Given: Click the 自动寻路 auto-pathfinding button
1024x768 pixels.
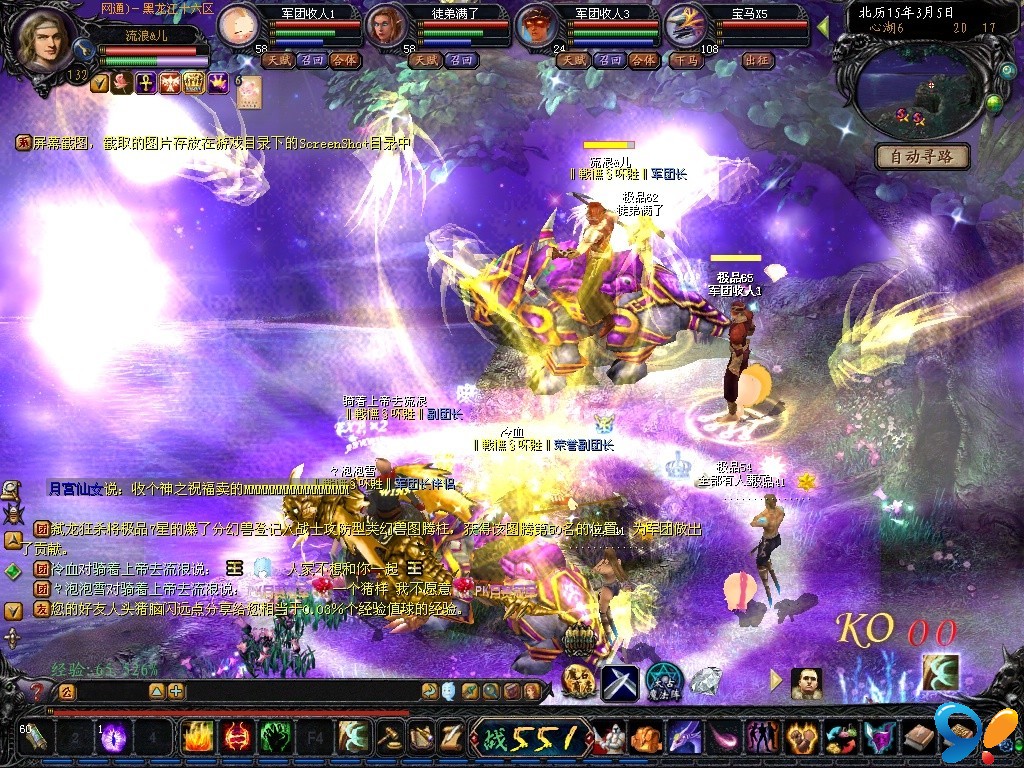Looking at the screenshot, I should coord(922,156).
